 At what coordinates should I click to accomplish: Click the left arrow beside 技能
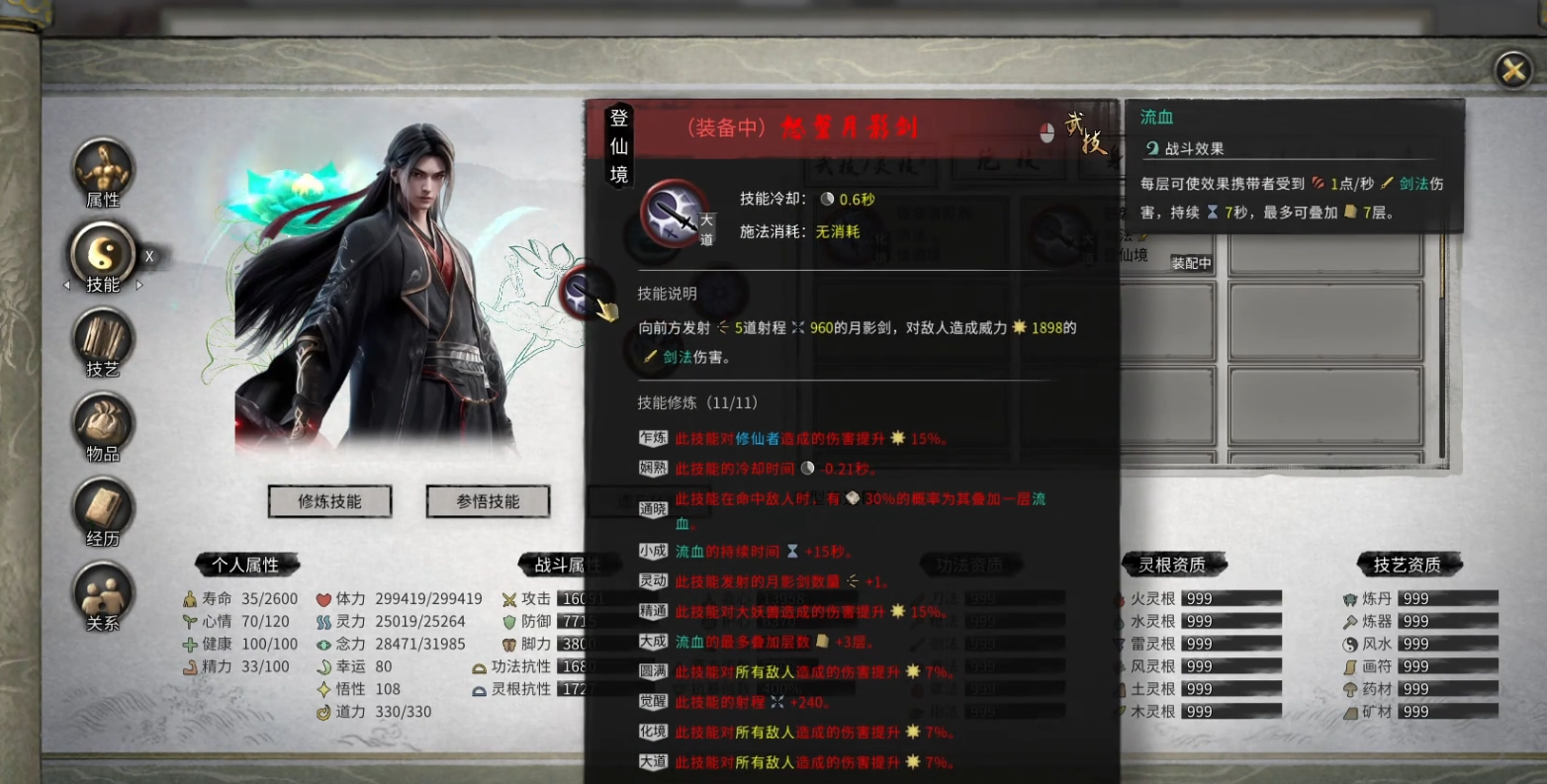point(66,284)
